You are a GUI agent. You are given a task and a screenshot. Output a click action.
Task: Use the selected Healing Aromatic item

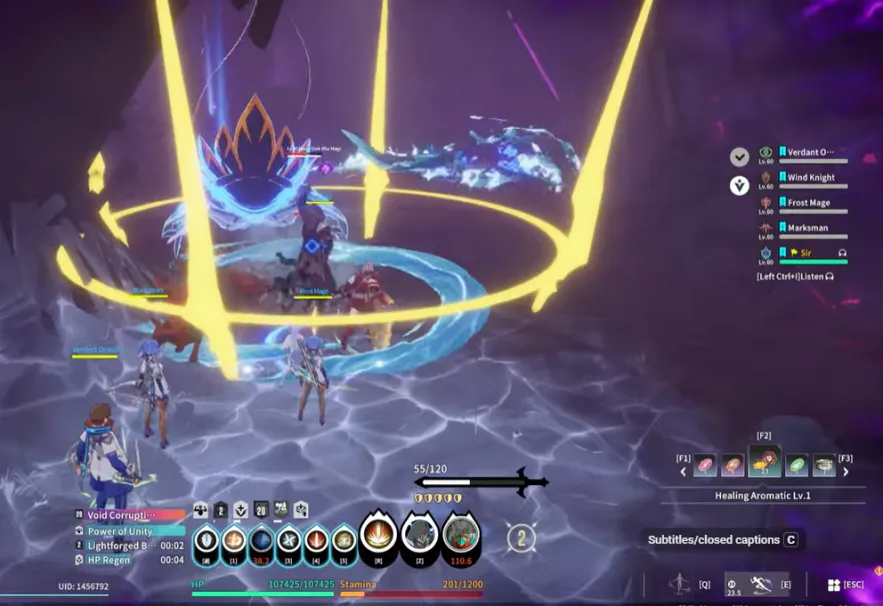[x=765, y=463]
